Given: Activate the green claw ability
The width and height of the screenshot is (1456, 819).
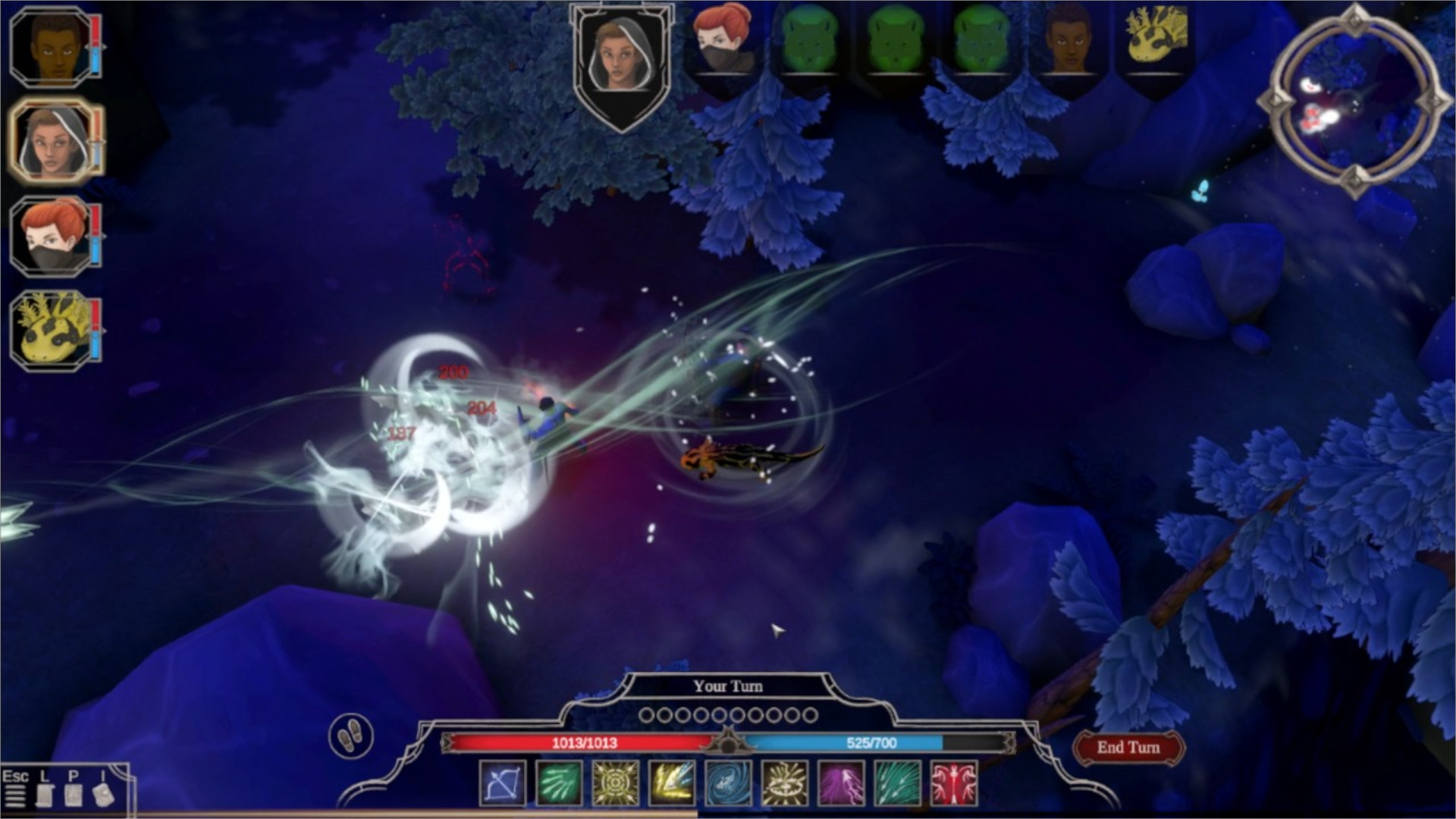Looking at the screenshot, I should pos(560,785).
